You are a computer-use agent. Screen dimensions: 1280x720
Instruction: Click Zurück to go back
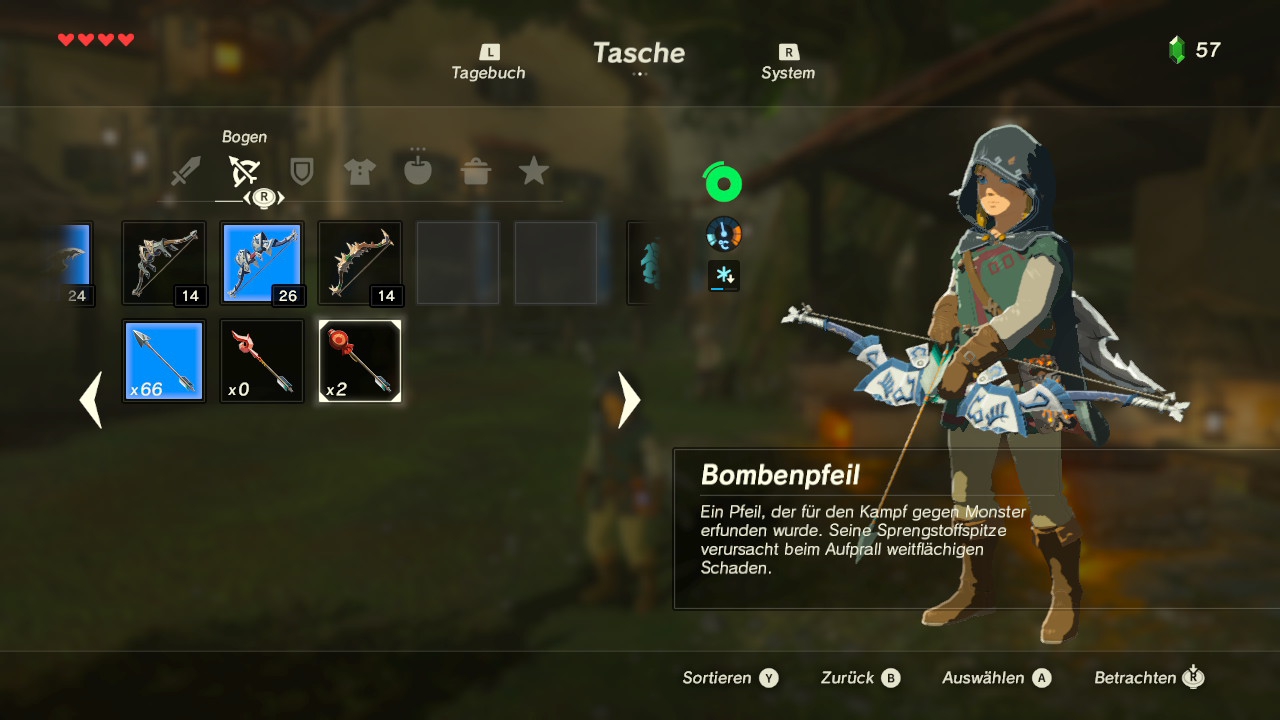click(860, 678)
